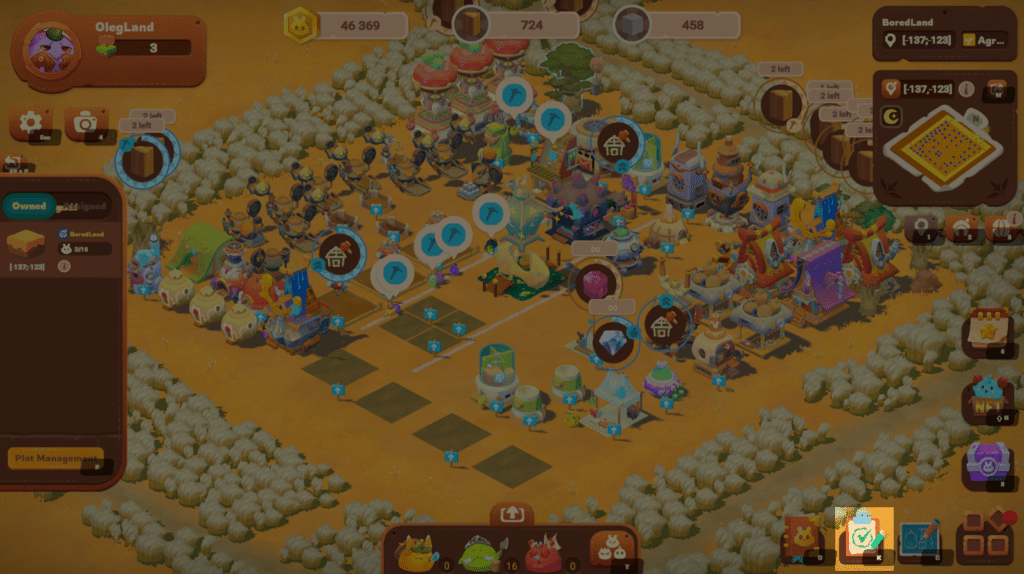Click the camera screenshot button
The height and width of the screenshot is (574, 1024).
pyautogui.click(x=86, y=123)
